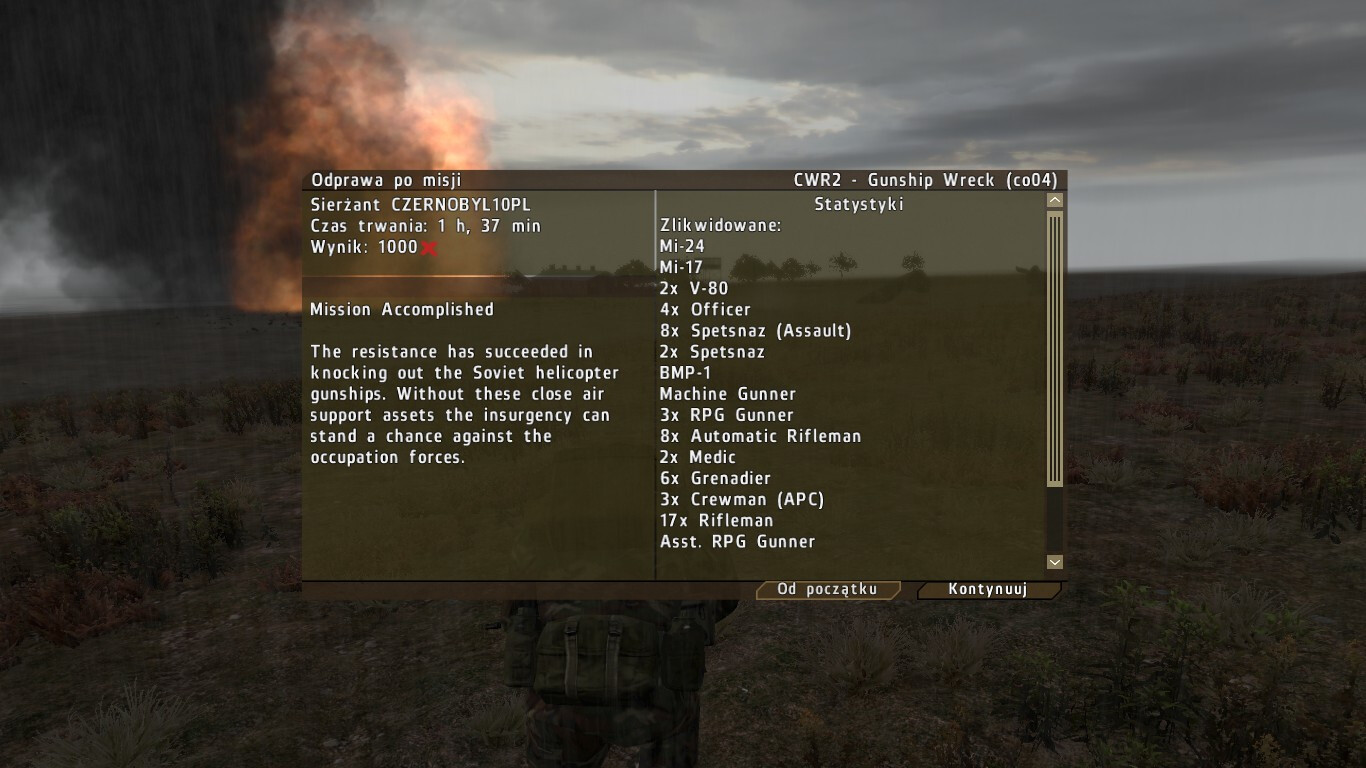
Task: Restart mission with Od początku
Action: (827, 590)
